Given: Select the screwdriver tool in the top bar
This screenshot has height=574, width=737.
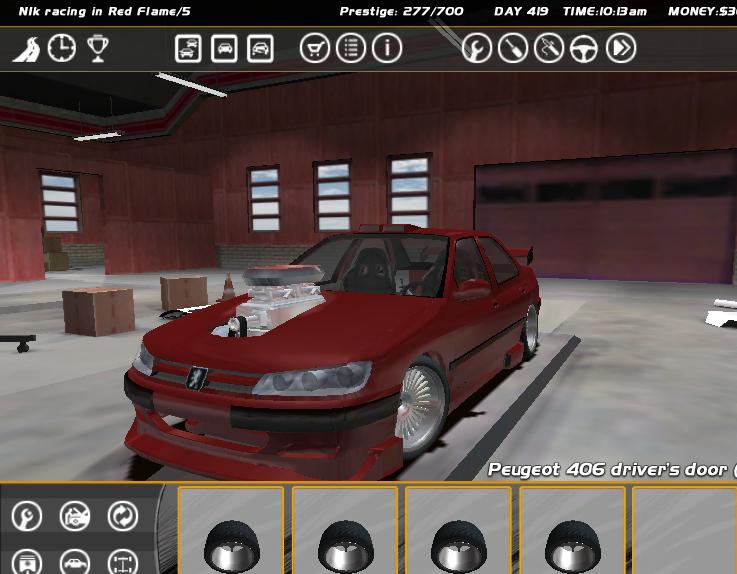Looking at the screenshot, I should pos(513,48).
